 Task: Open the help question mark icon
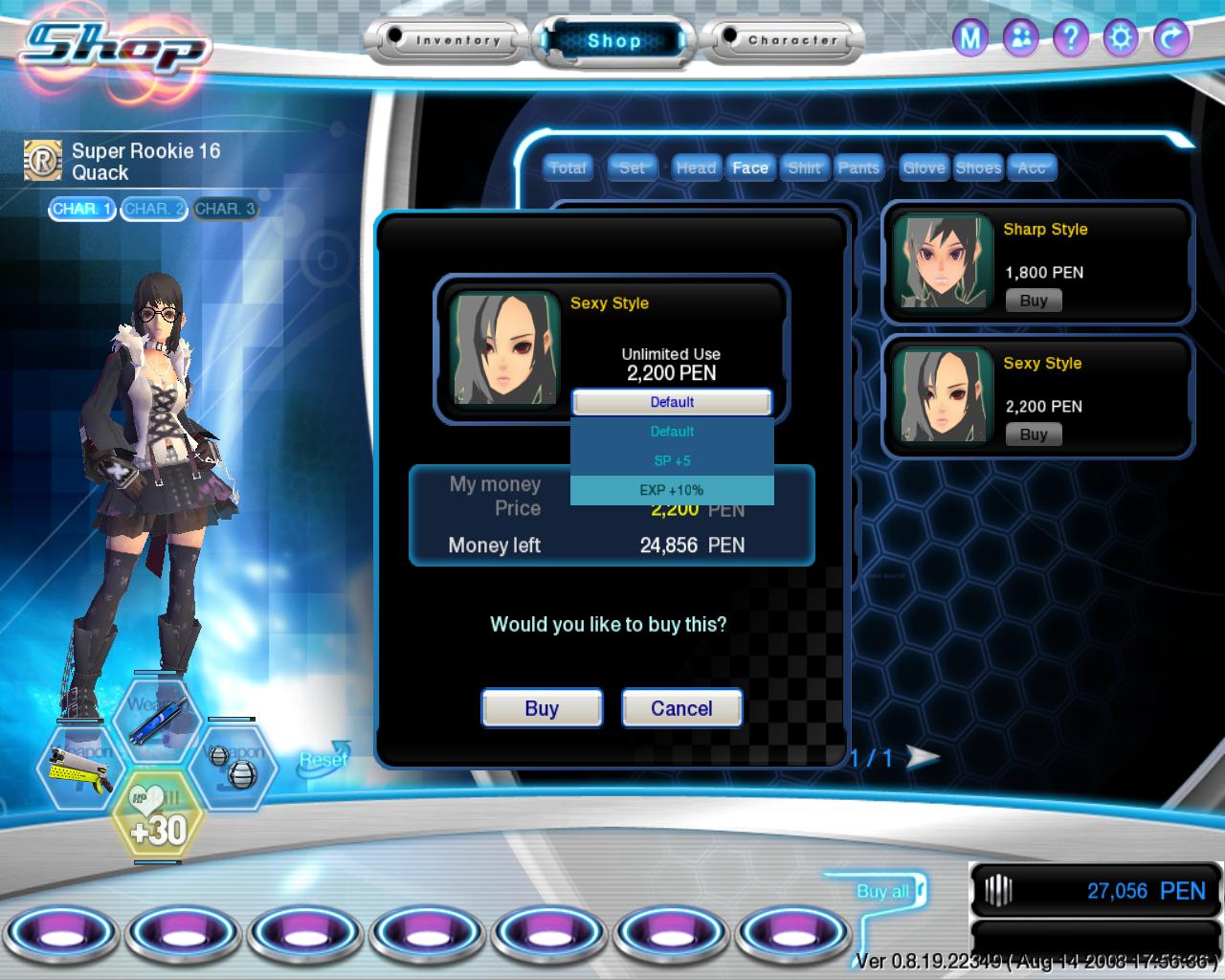click(x=1071, y=38)
